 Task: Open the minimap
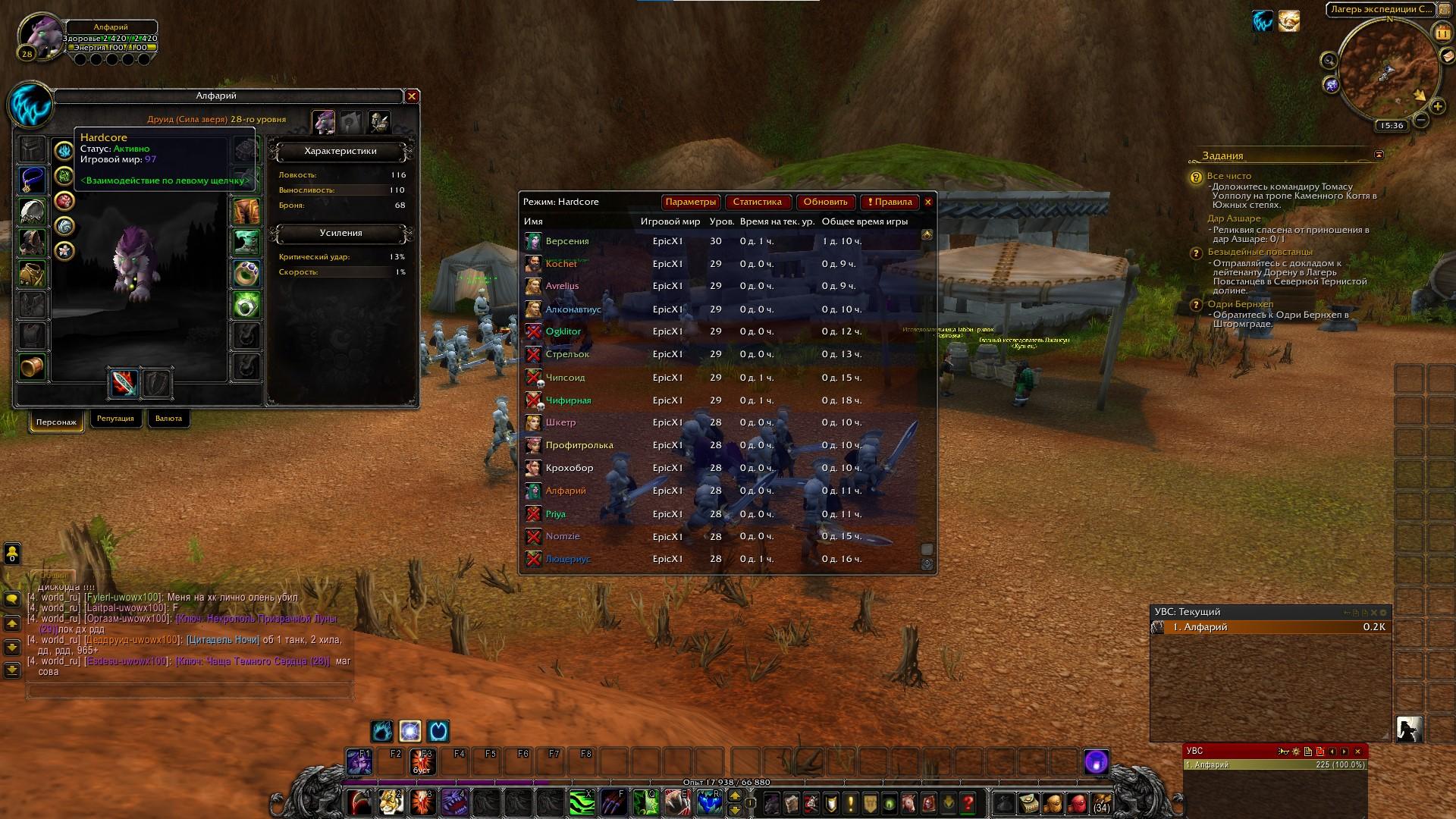click(x=1389, y=70)
